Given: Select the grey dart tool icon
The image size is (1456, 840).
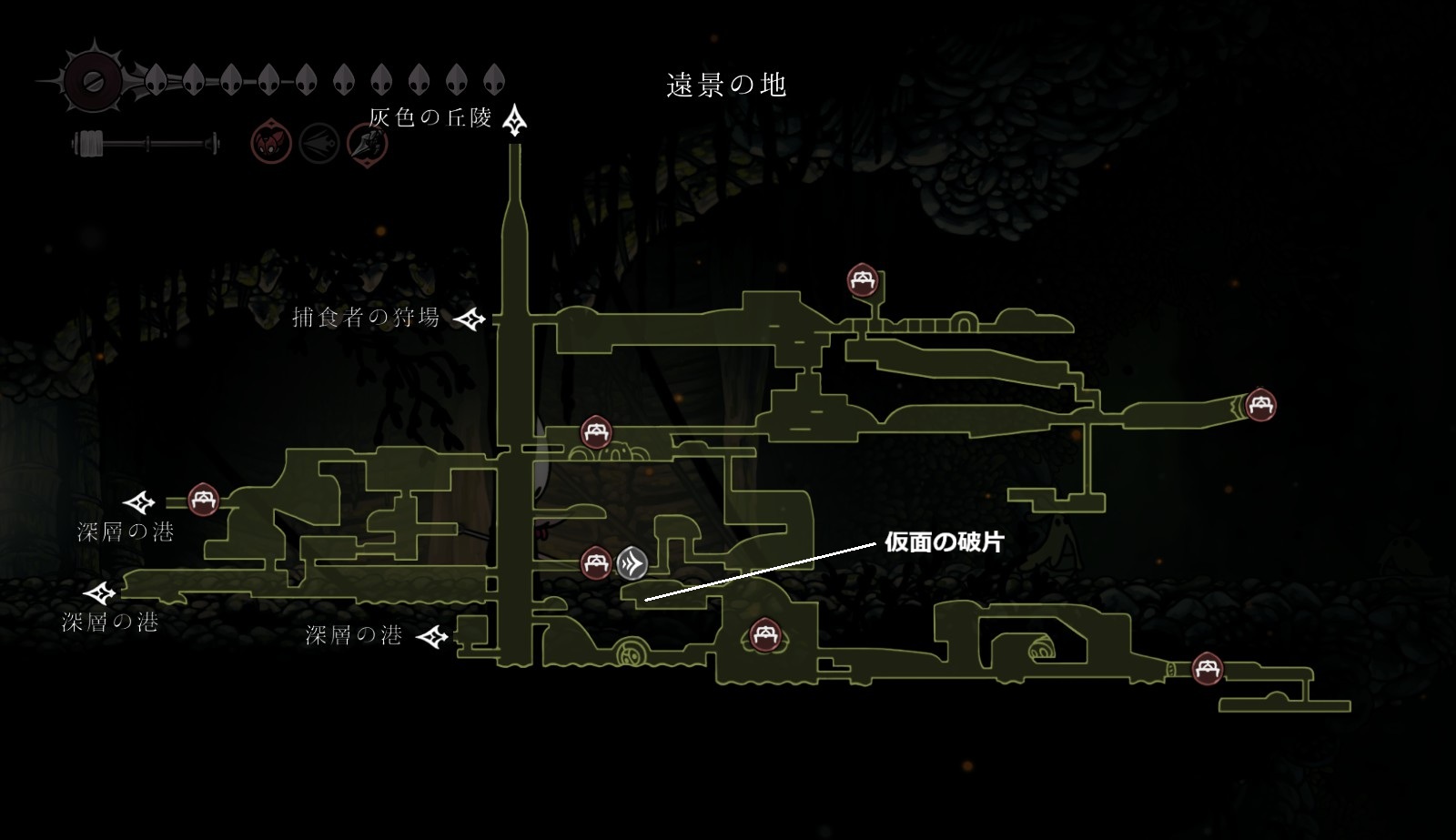Looking at the screenshot, I should [x=319, y=144].
